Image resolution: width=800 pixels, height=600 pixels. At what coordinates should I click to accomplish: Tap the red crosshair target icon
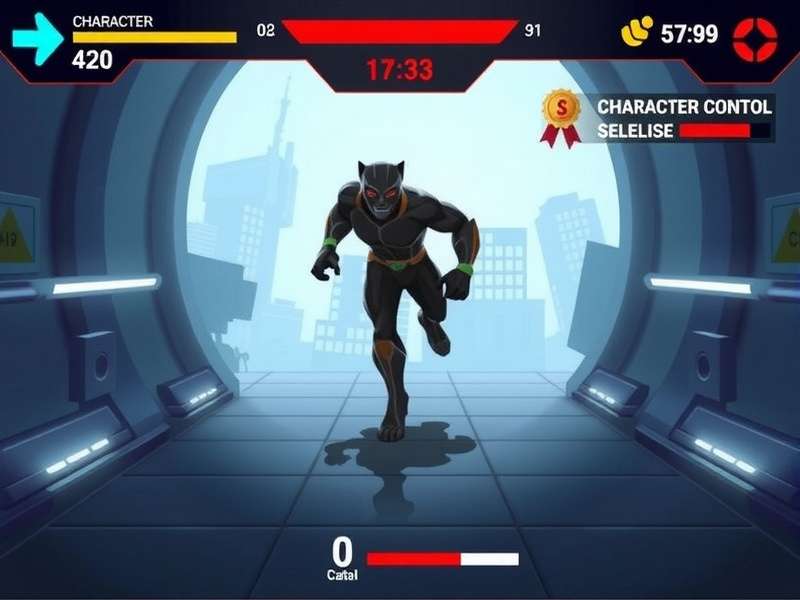pos(754,39)
